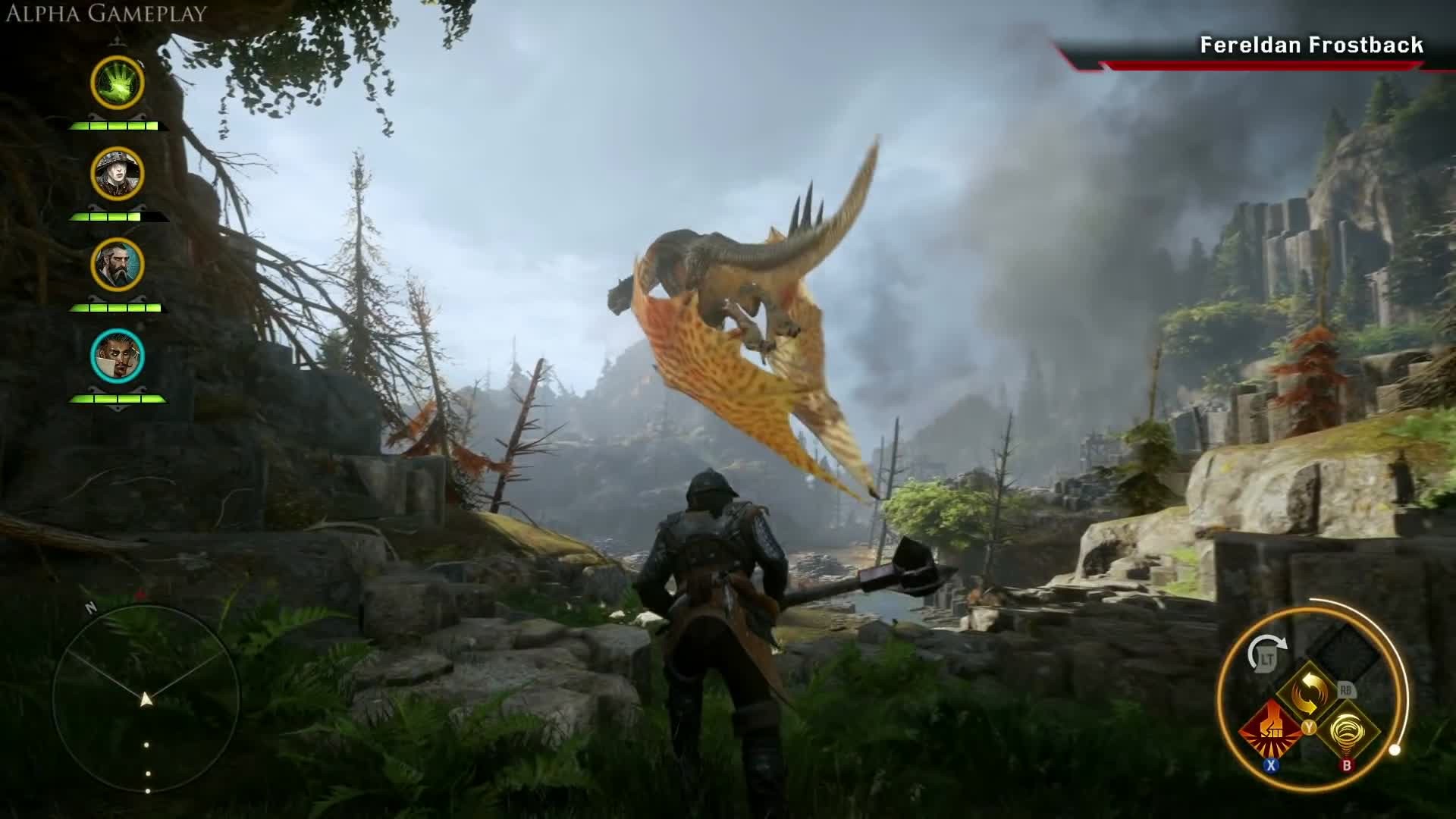Select the green glowing hand party portrait

coord(118,82)
